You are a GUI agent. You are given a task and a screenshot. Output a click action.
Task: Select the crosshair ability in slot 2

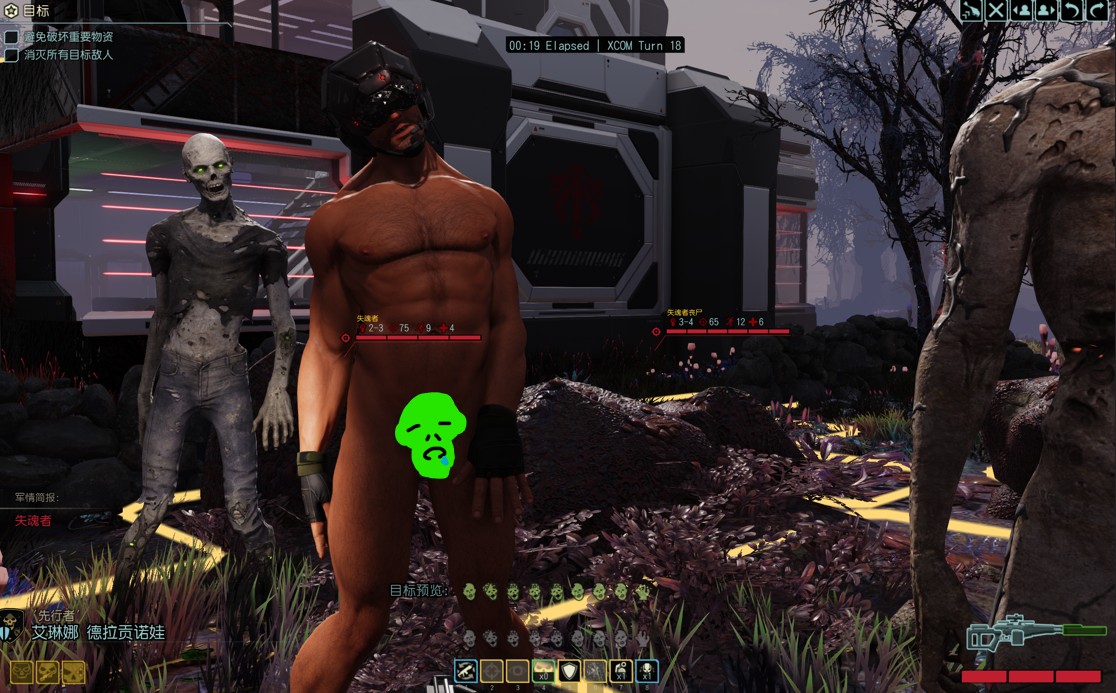point(492,672)
